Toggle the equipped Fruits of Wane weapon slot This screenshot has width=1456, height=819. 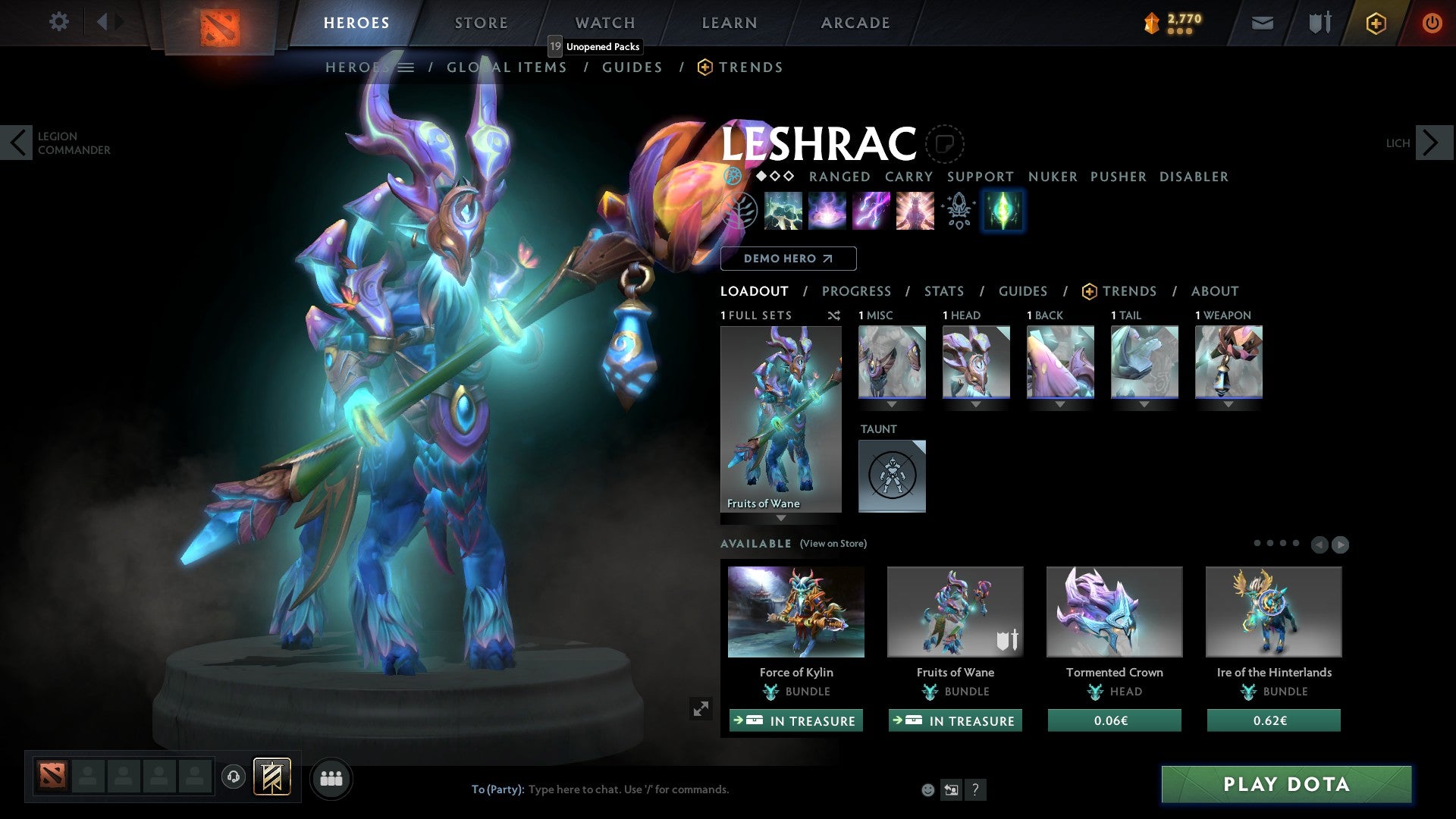point(1228,362)
